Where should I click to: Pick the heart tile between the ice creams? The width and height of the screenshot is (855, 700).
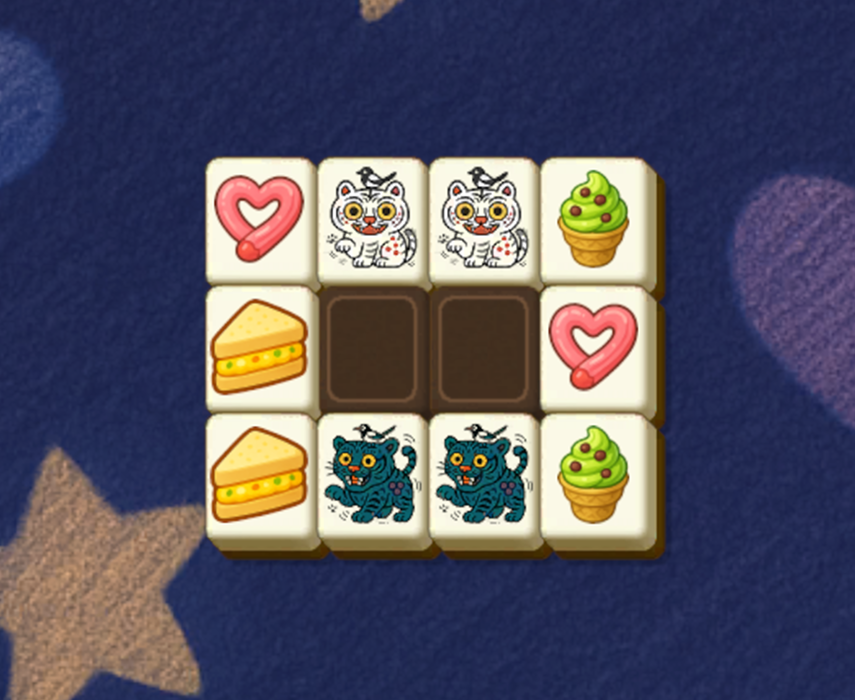(x=596, y=348)
